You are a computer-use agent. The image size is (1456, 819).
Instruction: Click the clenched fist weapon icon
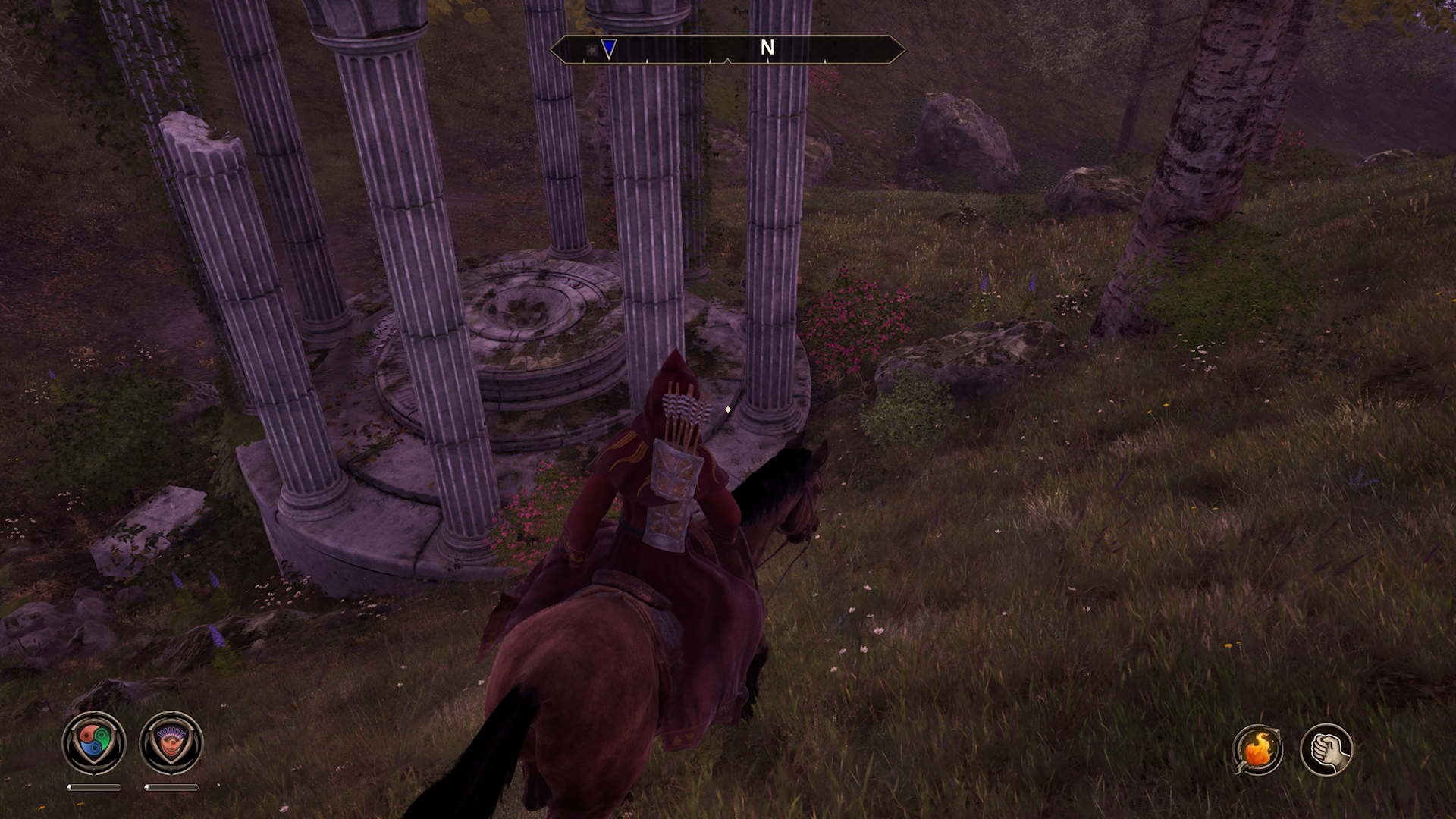[x=1326, y=749]
